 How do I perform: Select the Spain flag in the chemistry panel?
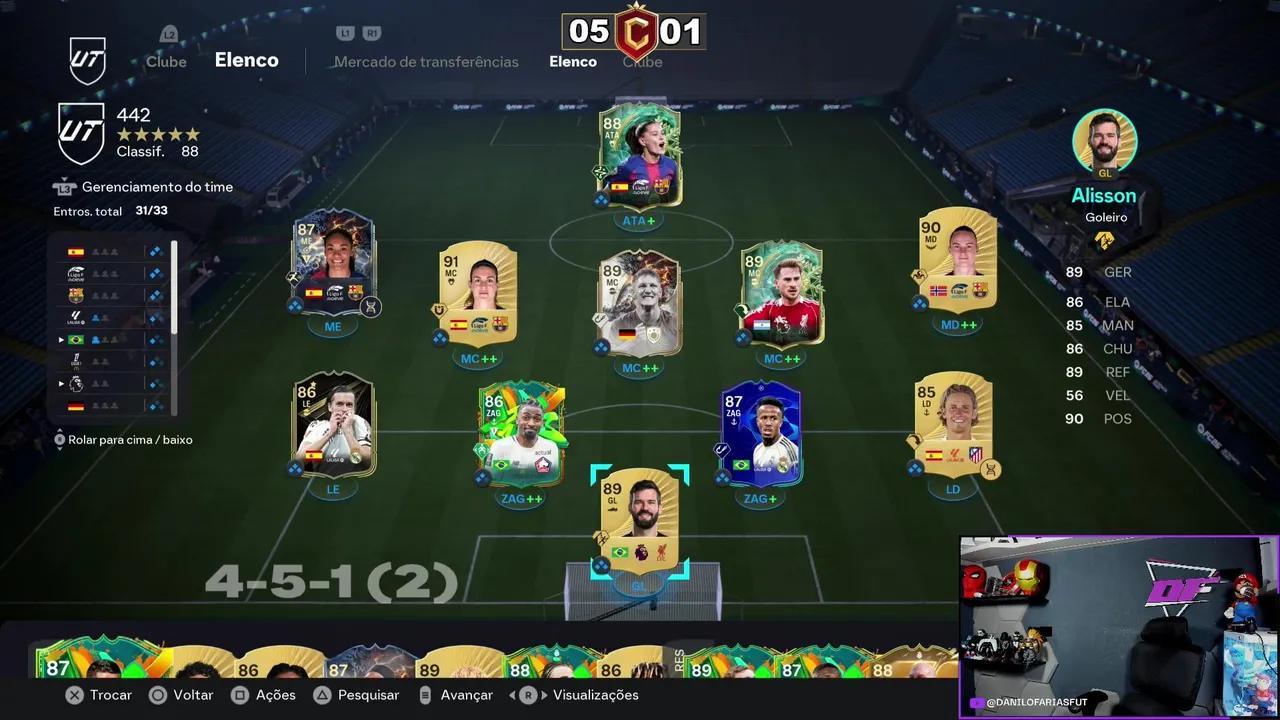click(75, 251)
